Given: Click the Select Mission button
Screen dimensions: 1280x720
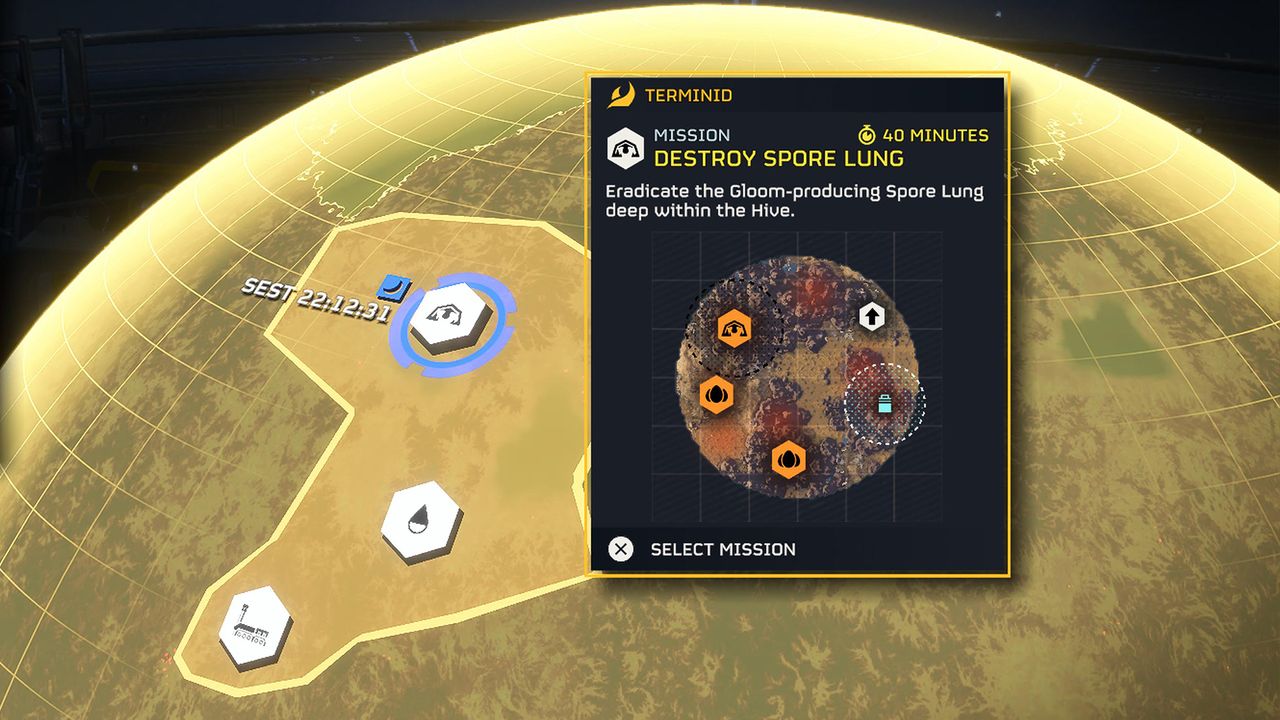Looking at the screenshot, I should 704,549.
